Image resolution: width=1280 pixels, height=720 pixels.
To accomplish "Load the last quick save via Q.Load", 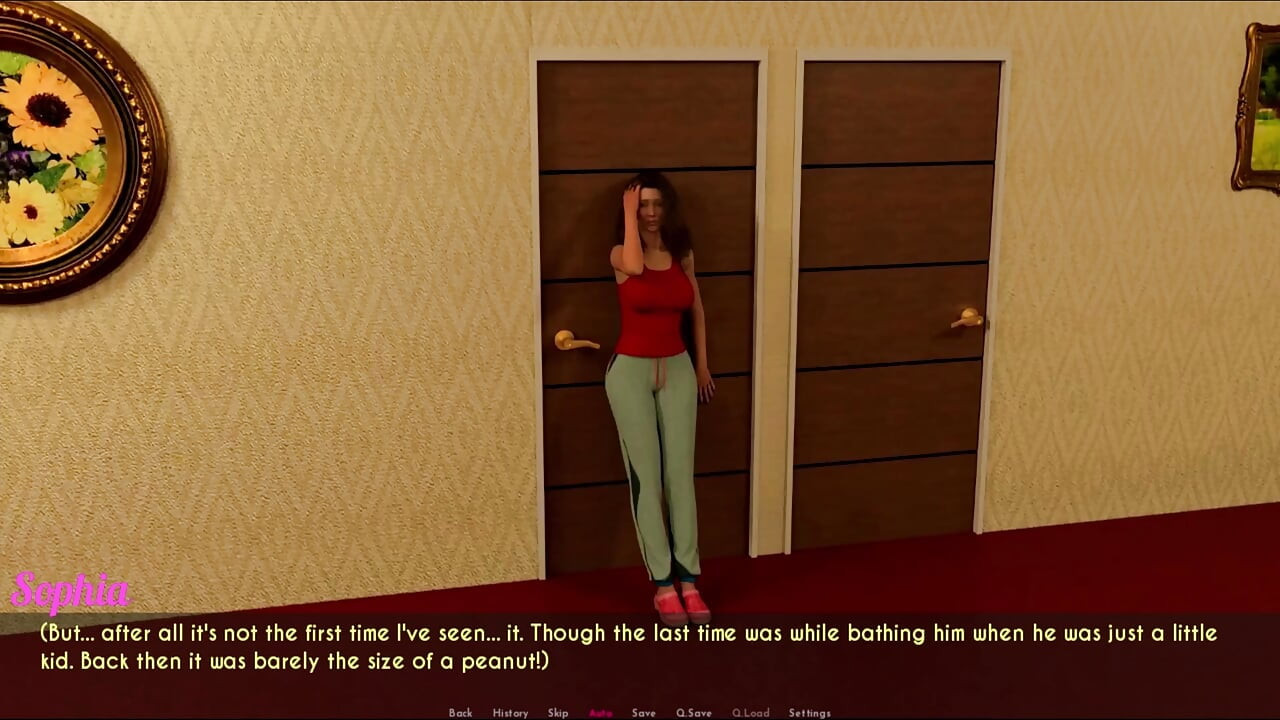I will pyautogui.click(x=750, y=713).
